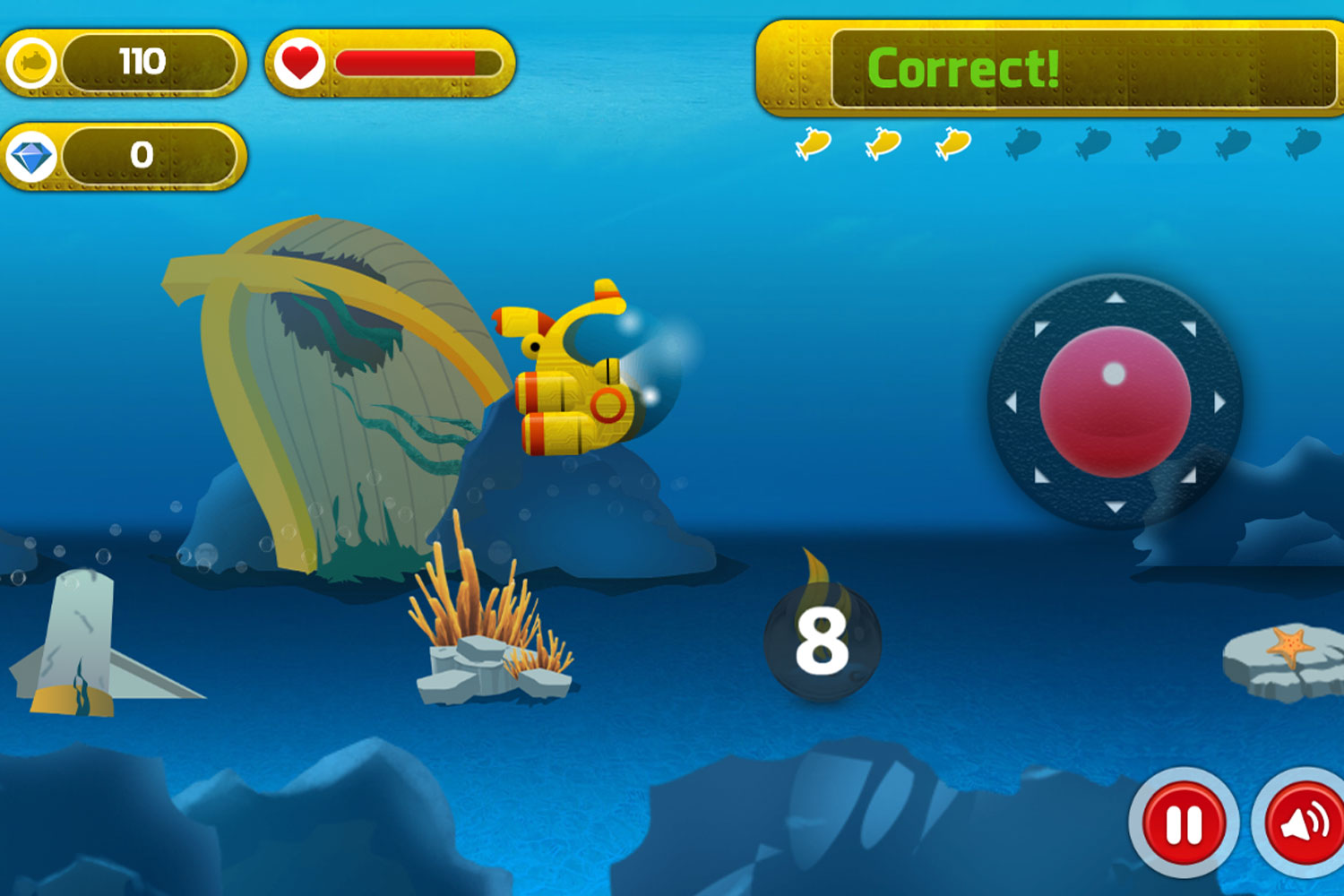The width and height of the screenshot is (1344, 896).
Task: Select the first yellow submarine progress icon
Action: pos(814,143)
